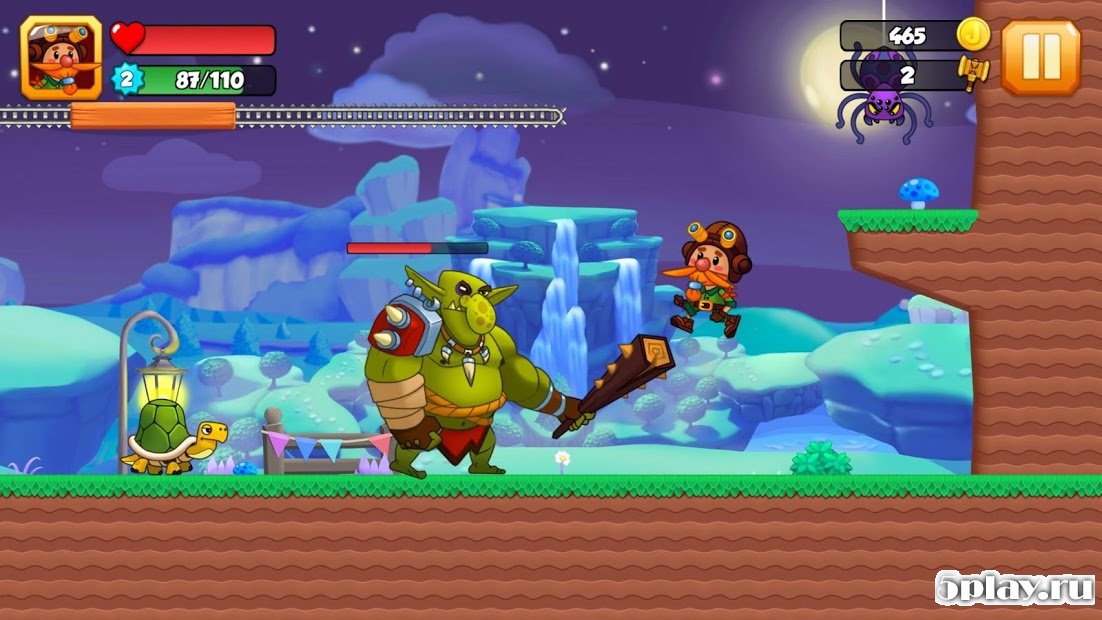Pause the game with the orange button
Viewport: 1102px width, 620px height.
point(1040,57)
